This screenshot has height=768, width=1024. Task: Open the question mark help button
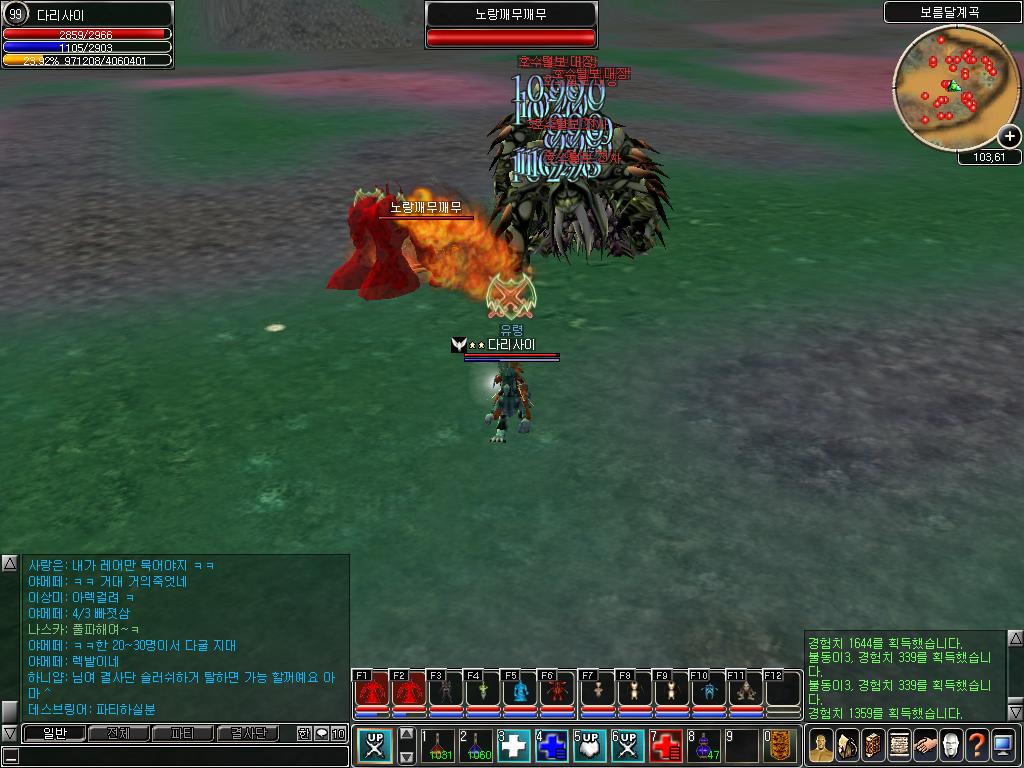pos(977,745)
